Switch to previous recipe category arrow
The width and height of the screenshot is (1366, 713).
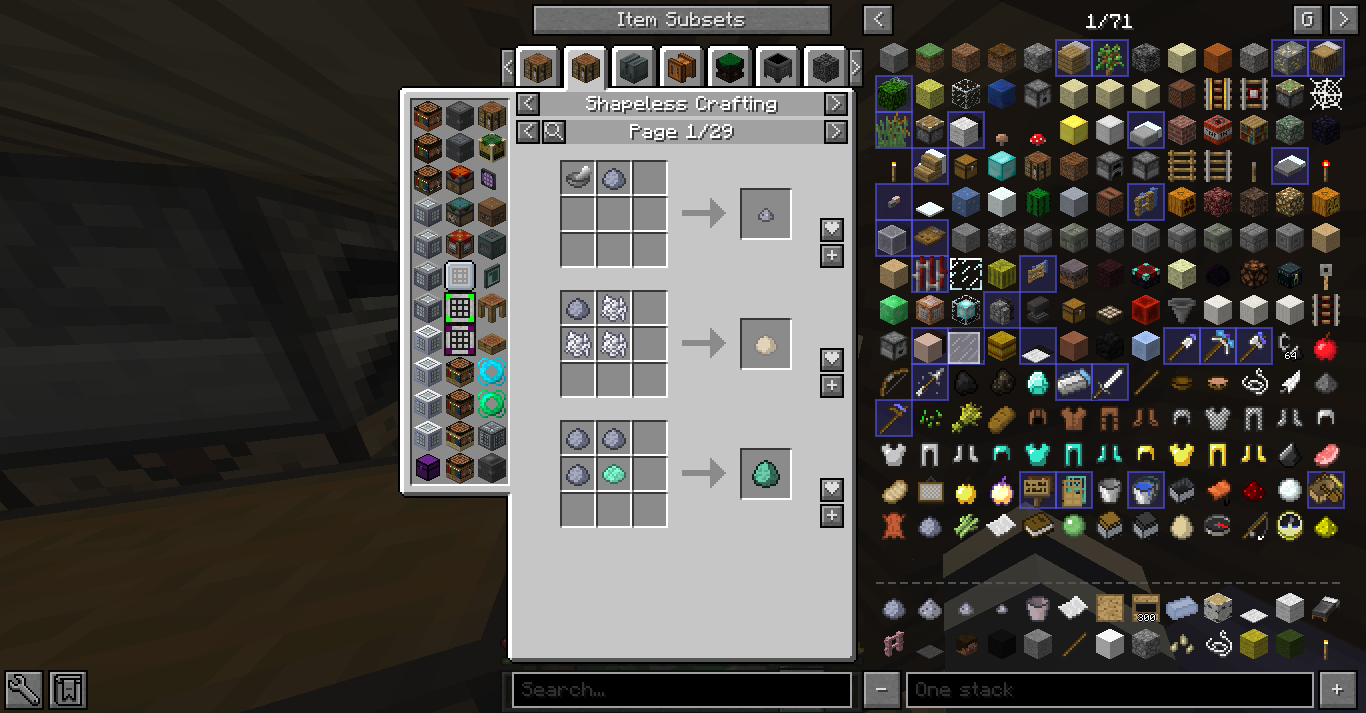528,104
